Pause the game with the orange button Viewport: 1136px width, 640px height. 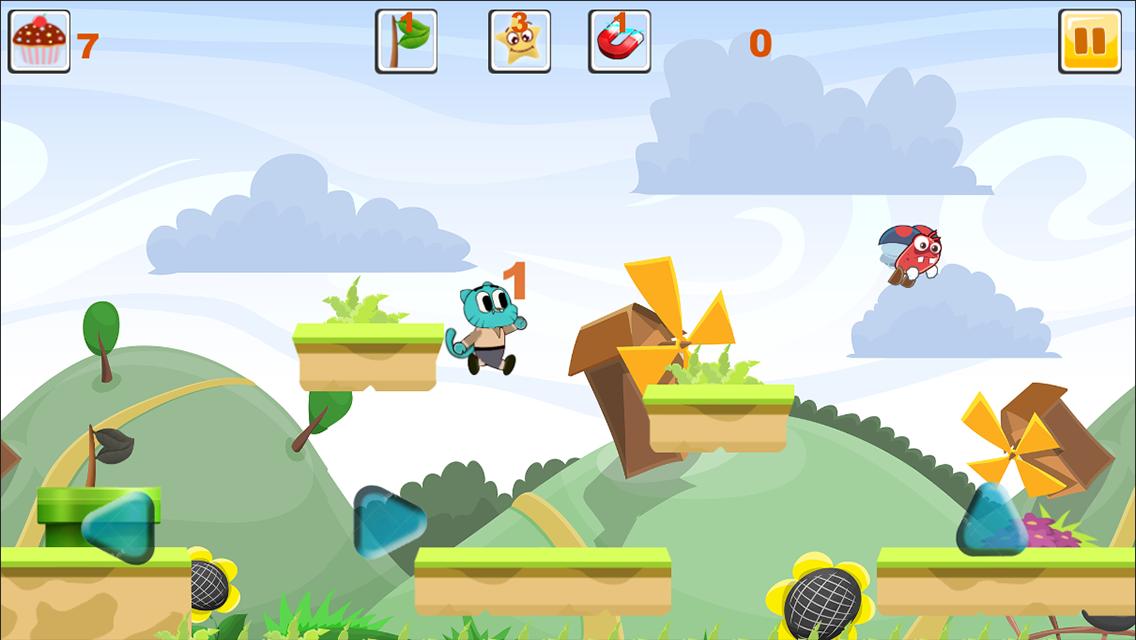click(1089, 41)
